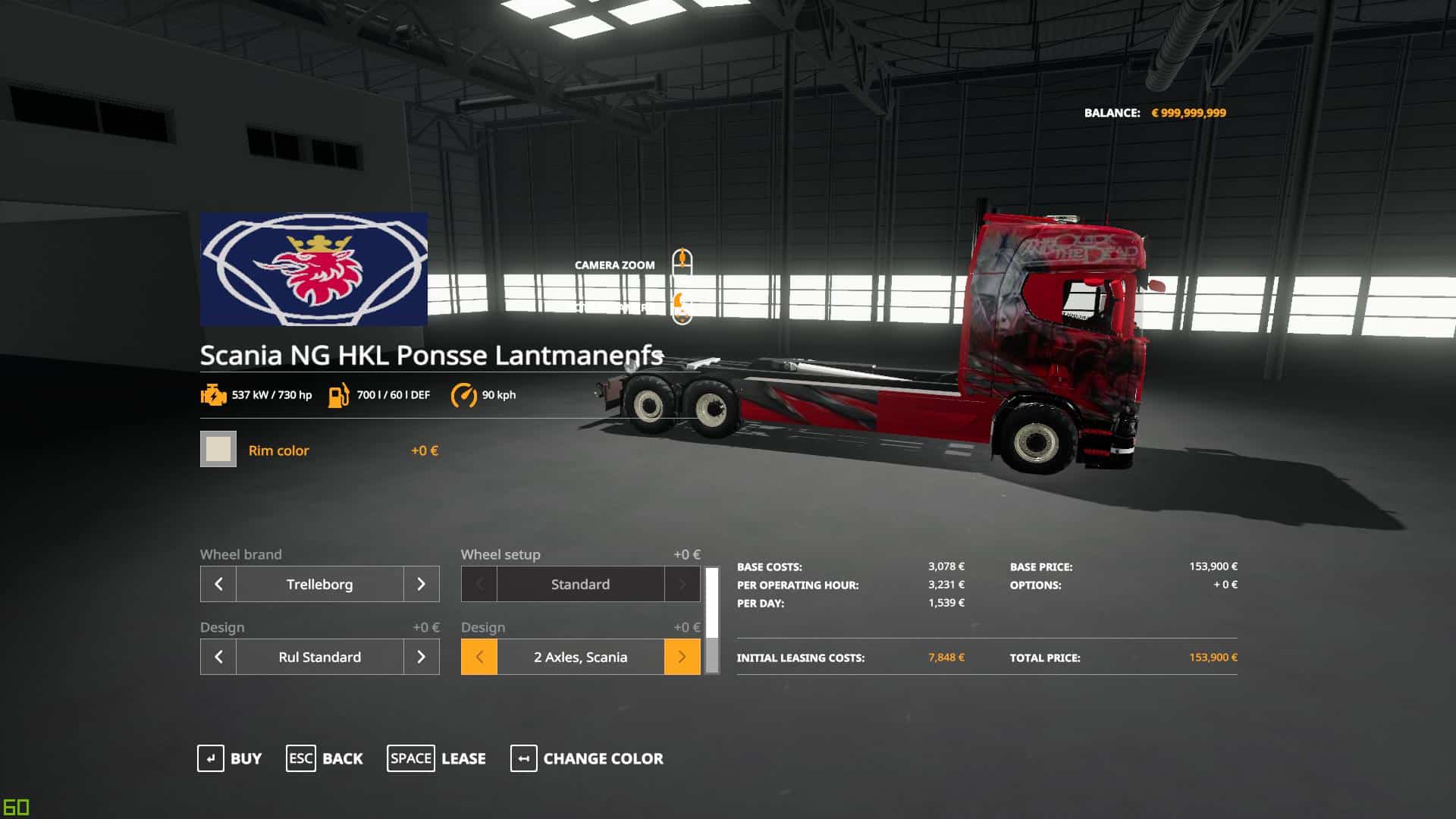1456x819 pixels.
Task: Switch Wheel brand to next option
Action: coord(422,584)
